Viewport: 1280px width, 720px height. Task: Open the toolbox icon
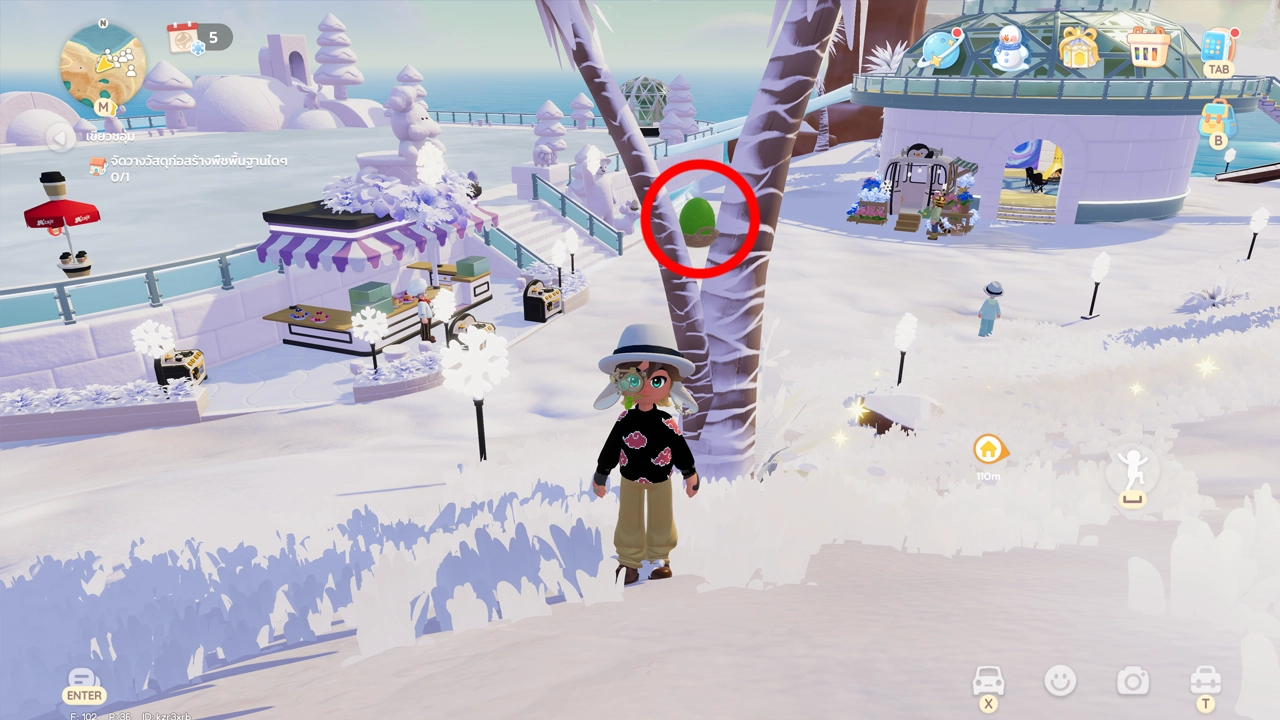(x=1205, y=682)
